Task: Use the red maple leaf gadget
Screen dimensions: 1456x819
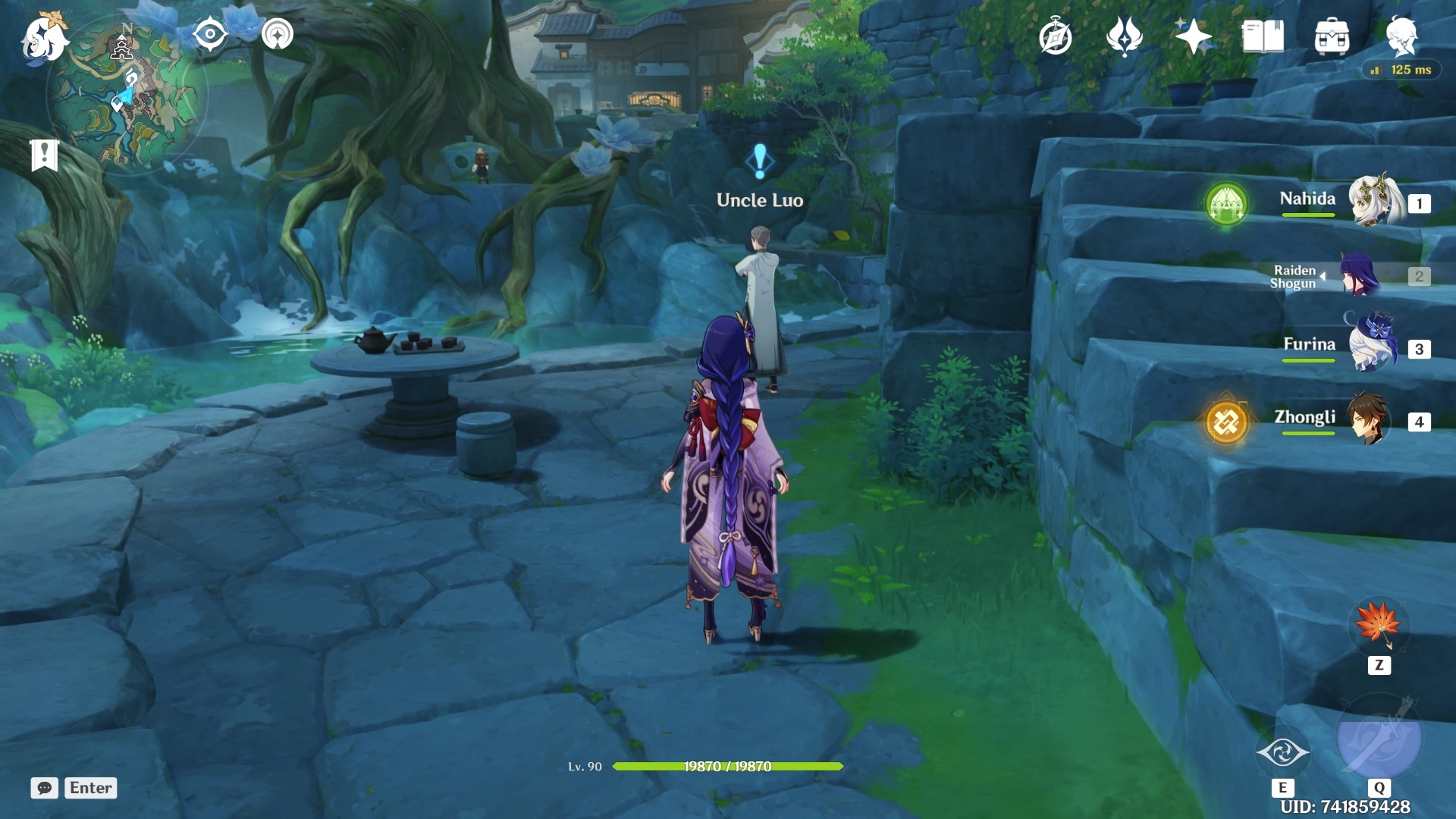Action: [x=1379, y=625]
